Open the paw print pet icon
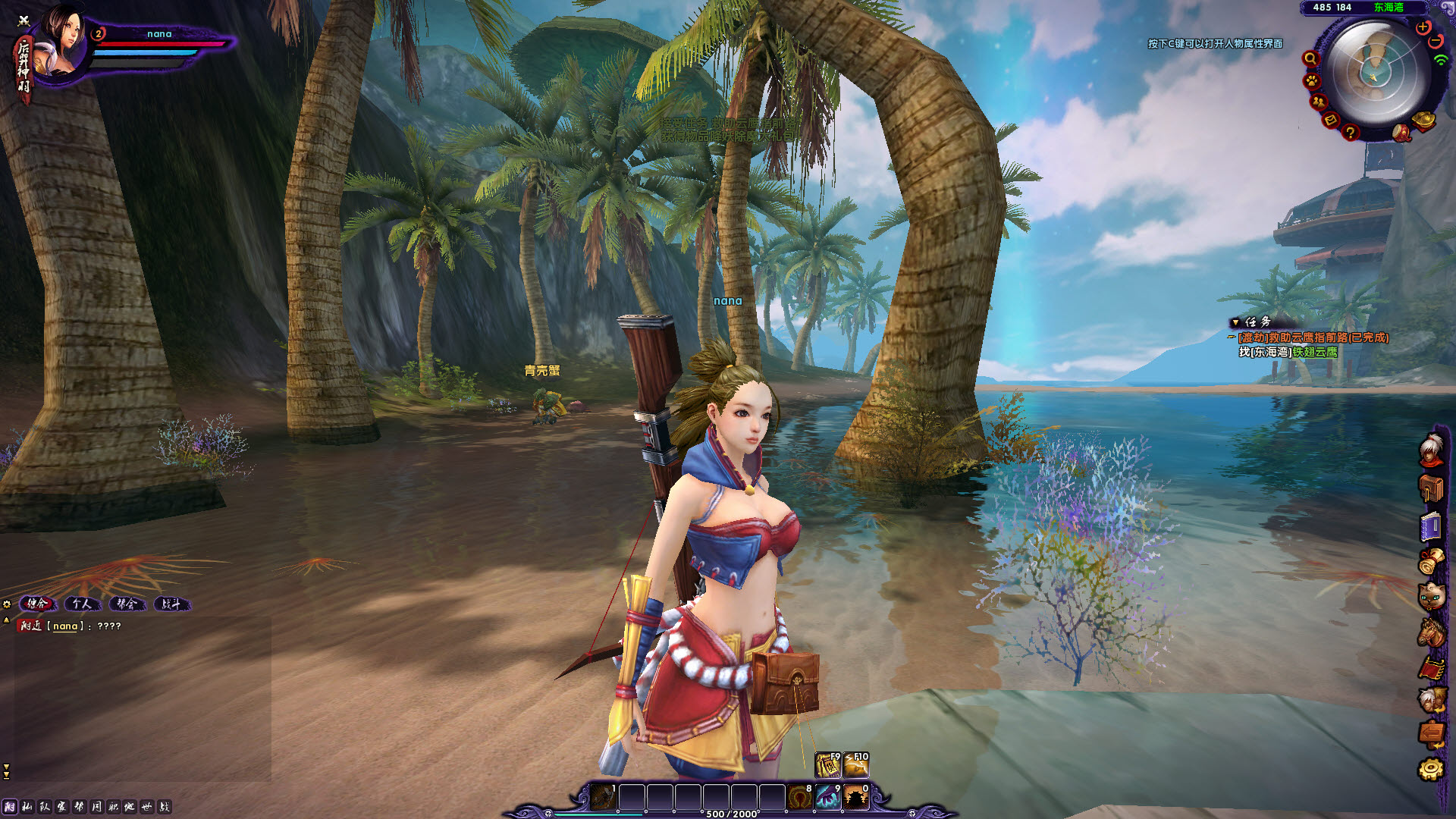 click(1312, 80)
